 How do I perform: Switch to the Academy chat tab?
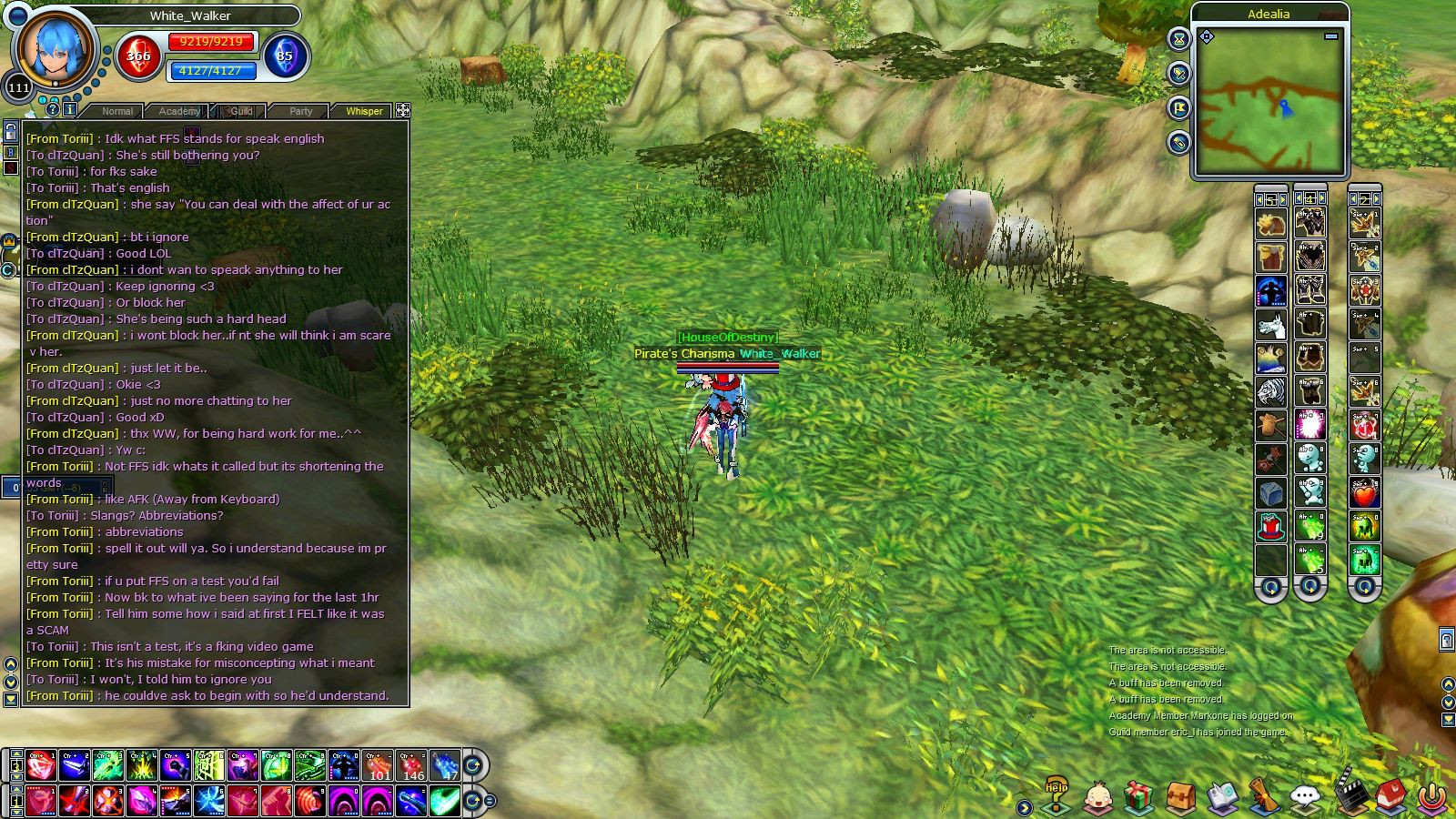coord(179,111)
